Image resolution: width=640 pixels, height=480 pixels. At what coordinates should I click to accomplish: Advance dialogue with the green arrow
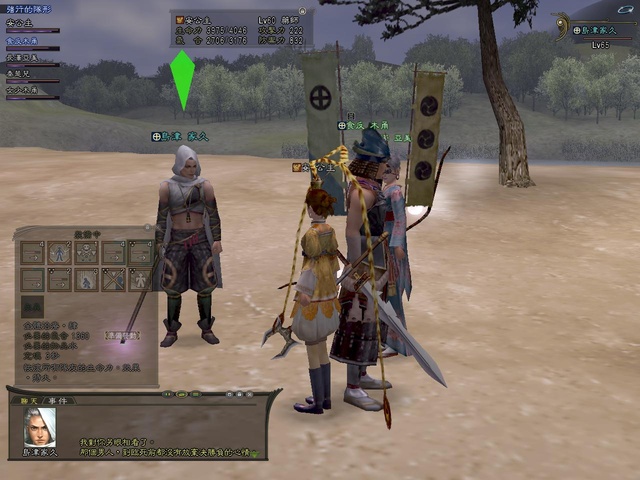tap(254, 452)
